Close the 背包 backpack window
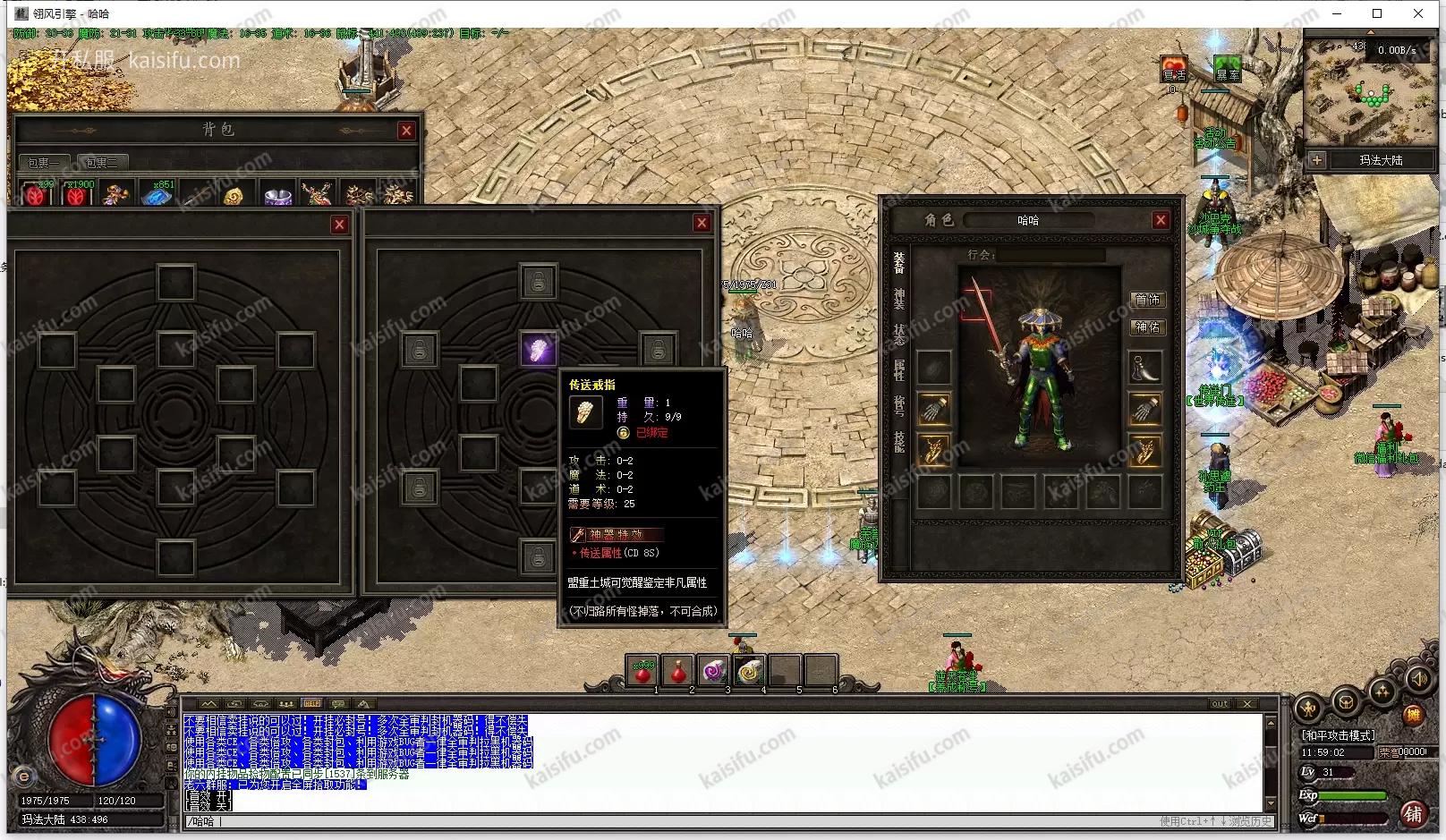Image resolution: width=1446 pixels, height=840 pixels. click(406, 131)
